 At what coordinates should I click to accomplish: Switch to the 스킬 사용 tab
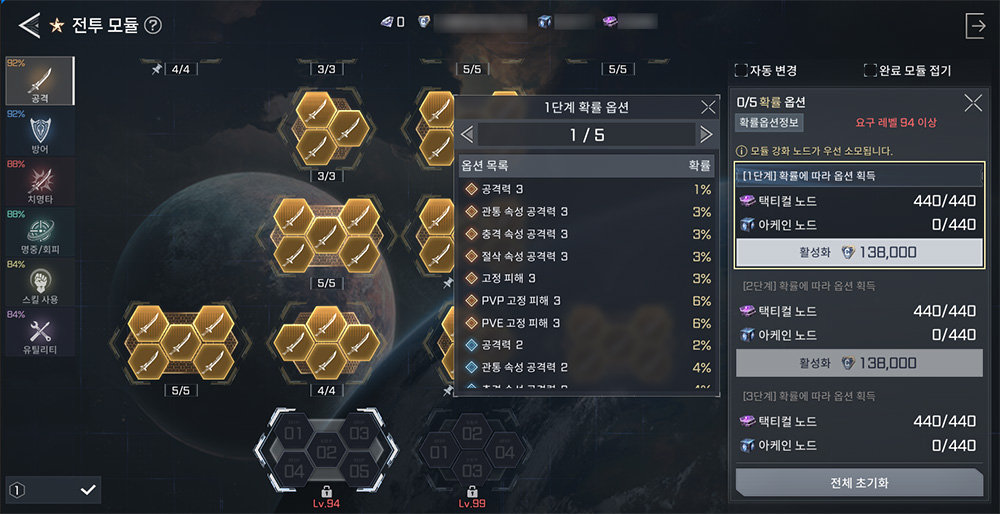(40, 281)
